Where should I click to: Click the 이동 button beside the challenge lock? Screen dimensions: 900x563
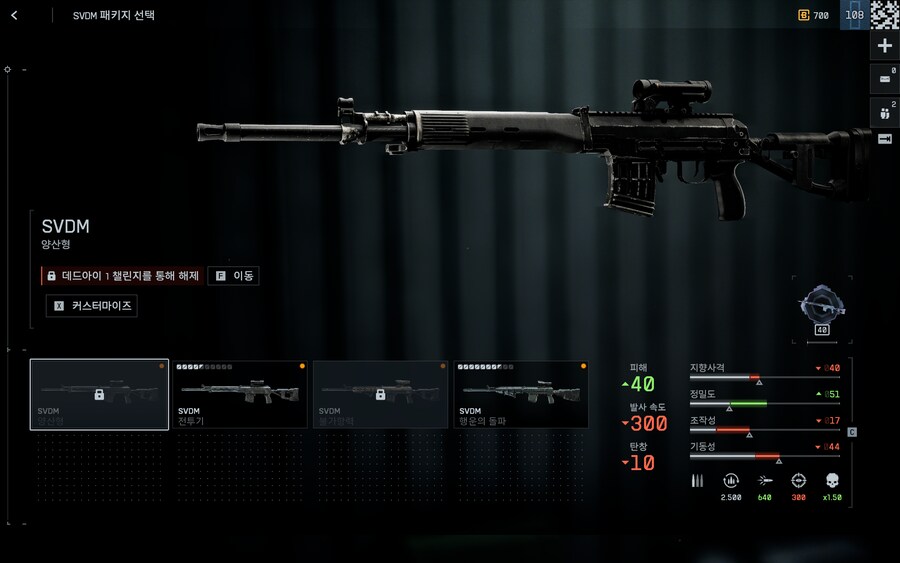(234, 275)
